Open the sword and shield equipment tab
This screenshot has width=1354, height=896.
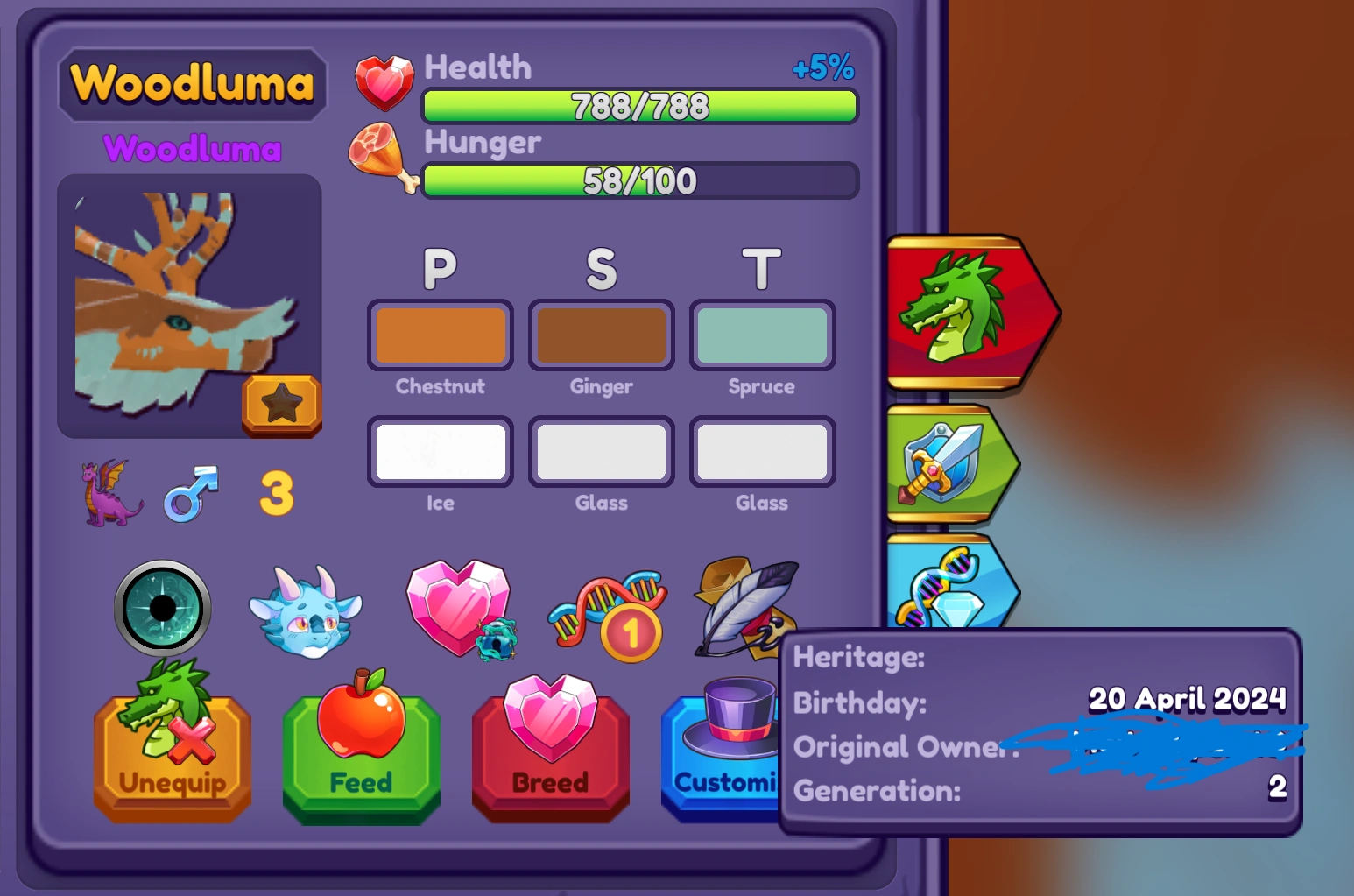(946, 464)
